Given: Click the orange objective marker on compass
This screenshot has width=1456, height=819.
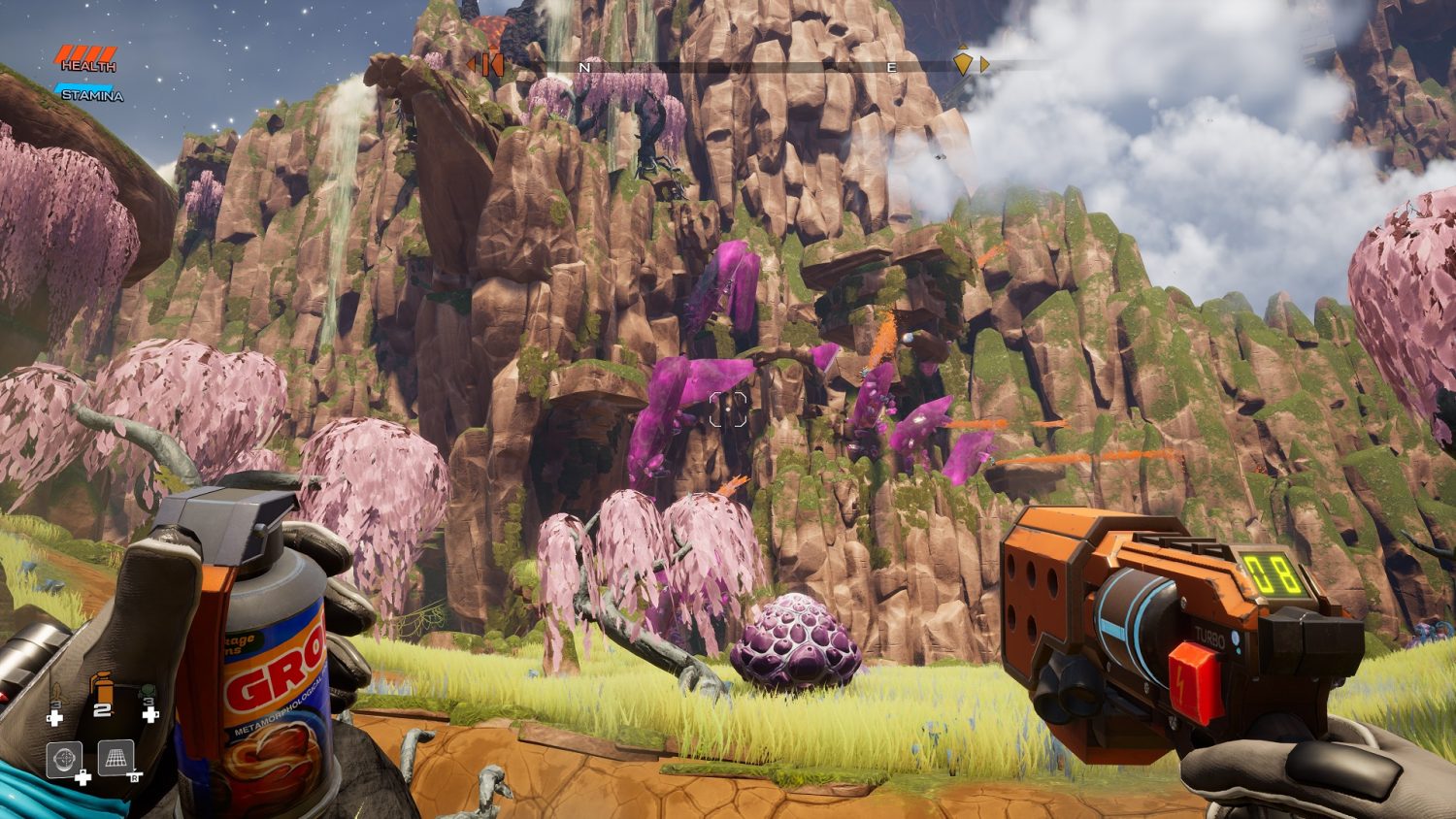Looking at the screenshot, I should 488,65.
